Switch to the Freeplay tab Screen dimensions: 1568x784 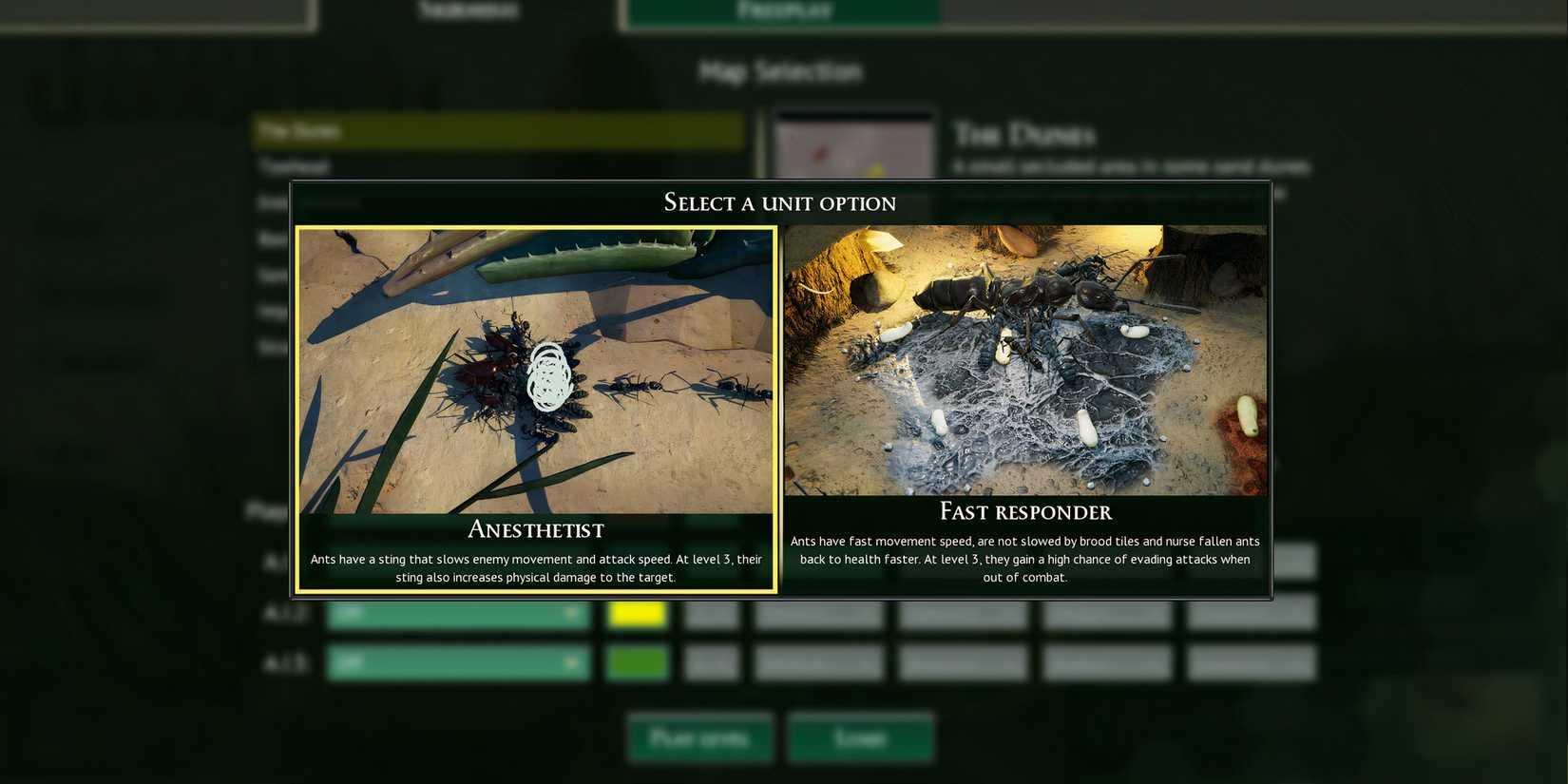point(781,10)
